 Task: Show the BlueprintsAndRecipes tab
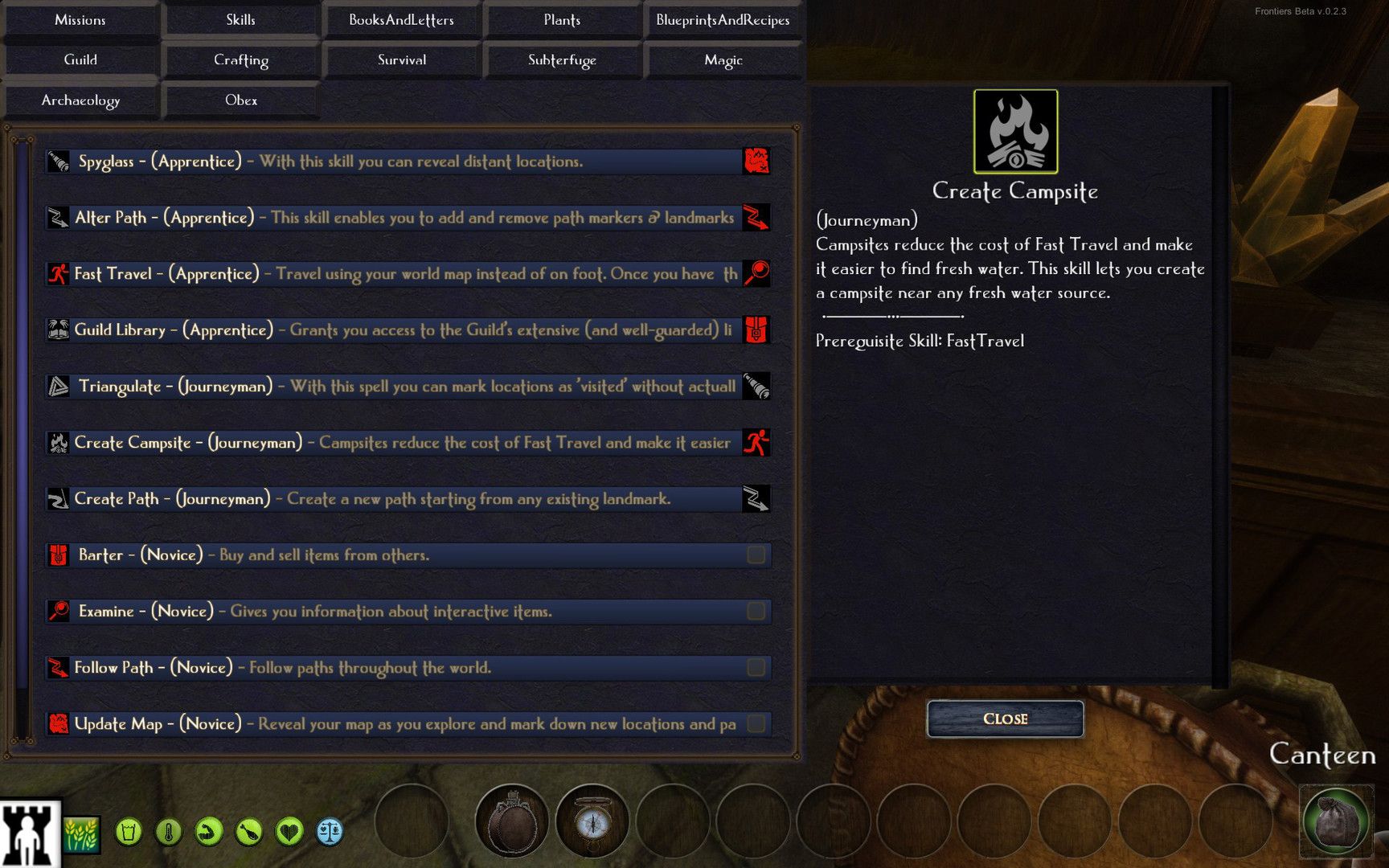pyautogui.click(x=723, y=20)
